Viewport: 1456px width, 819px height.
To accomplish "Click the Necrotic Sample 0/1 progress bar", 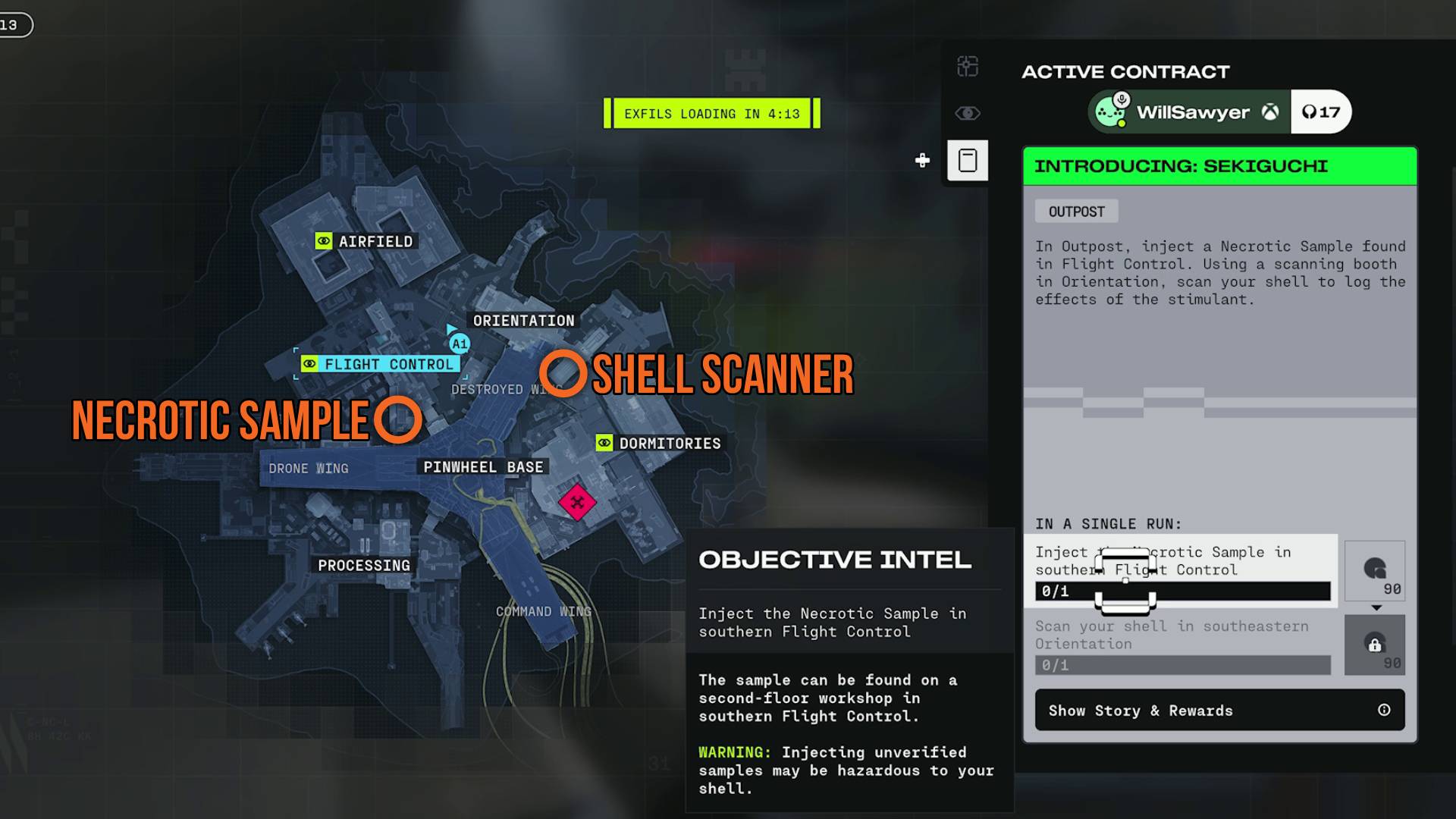I will pyautogui.click(x=1181, y=591).
